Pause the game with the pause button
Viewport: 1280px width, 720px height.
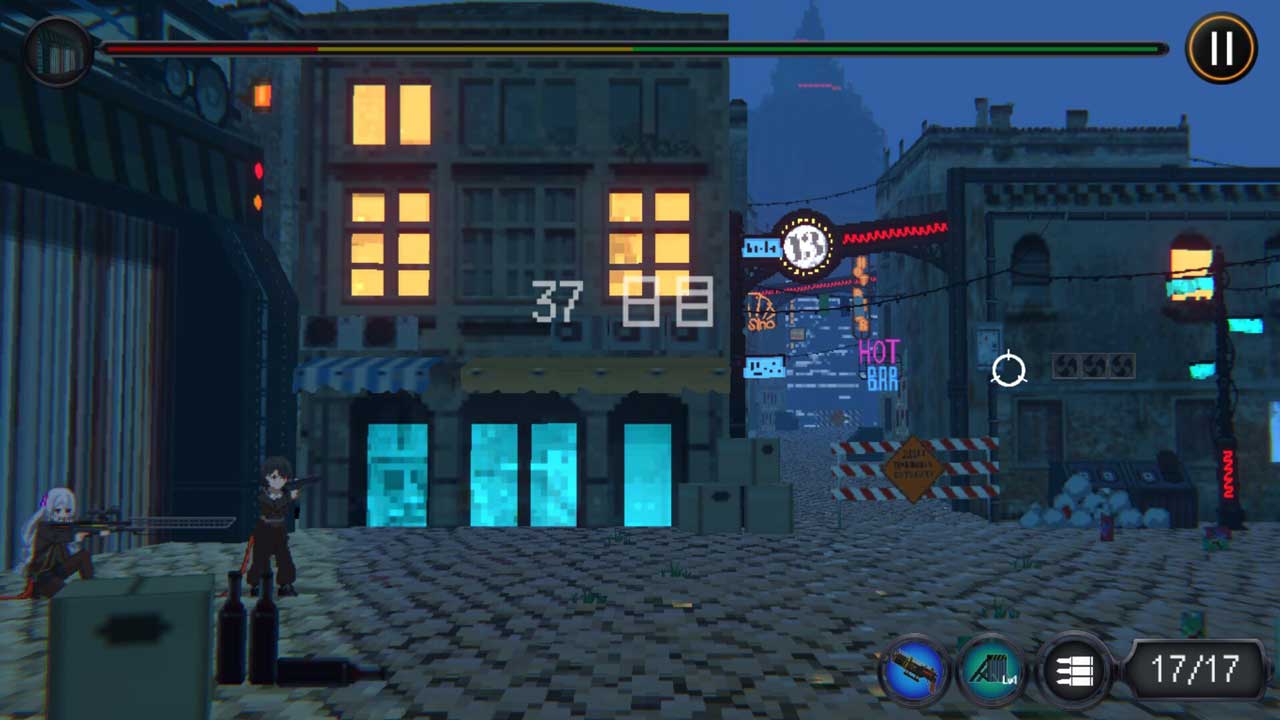click(x=1221, y=48)
